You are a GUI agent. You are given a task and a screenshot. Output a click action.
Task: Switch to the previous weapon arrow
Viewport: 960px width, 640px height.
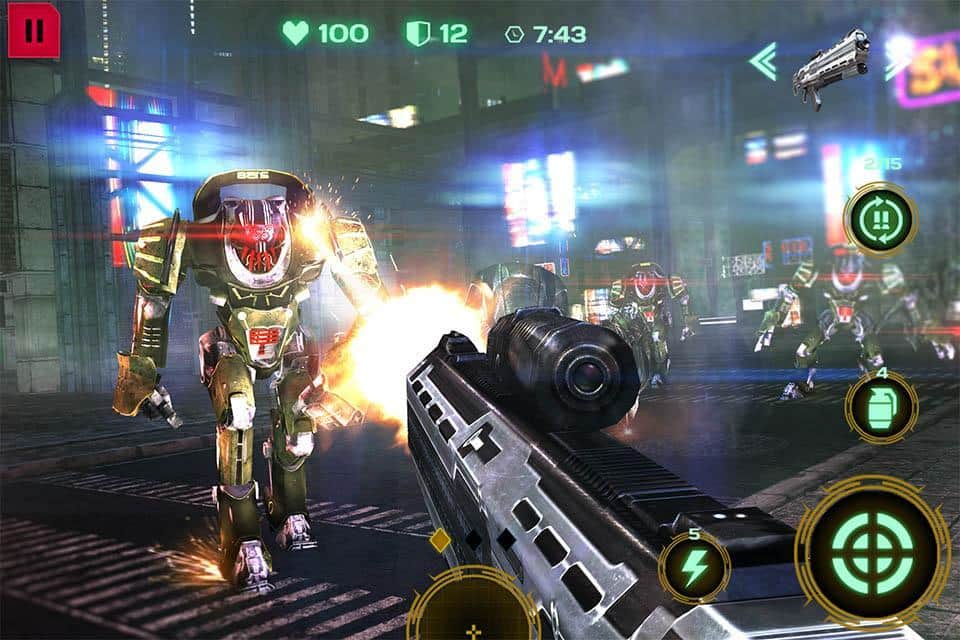pyautogui.click(x=764, y=61)
